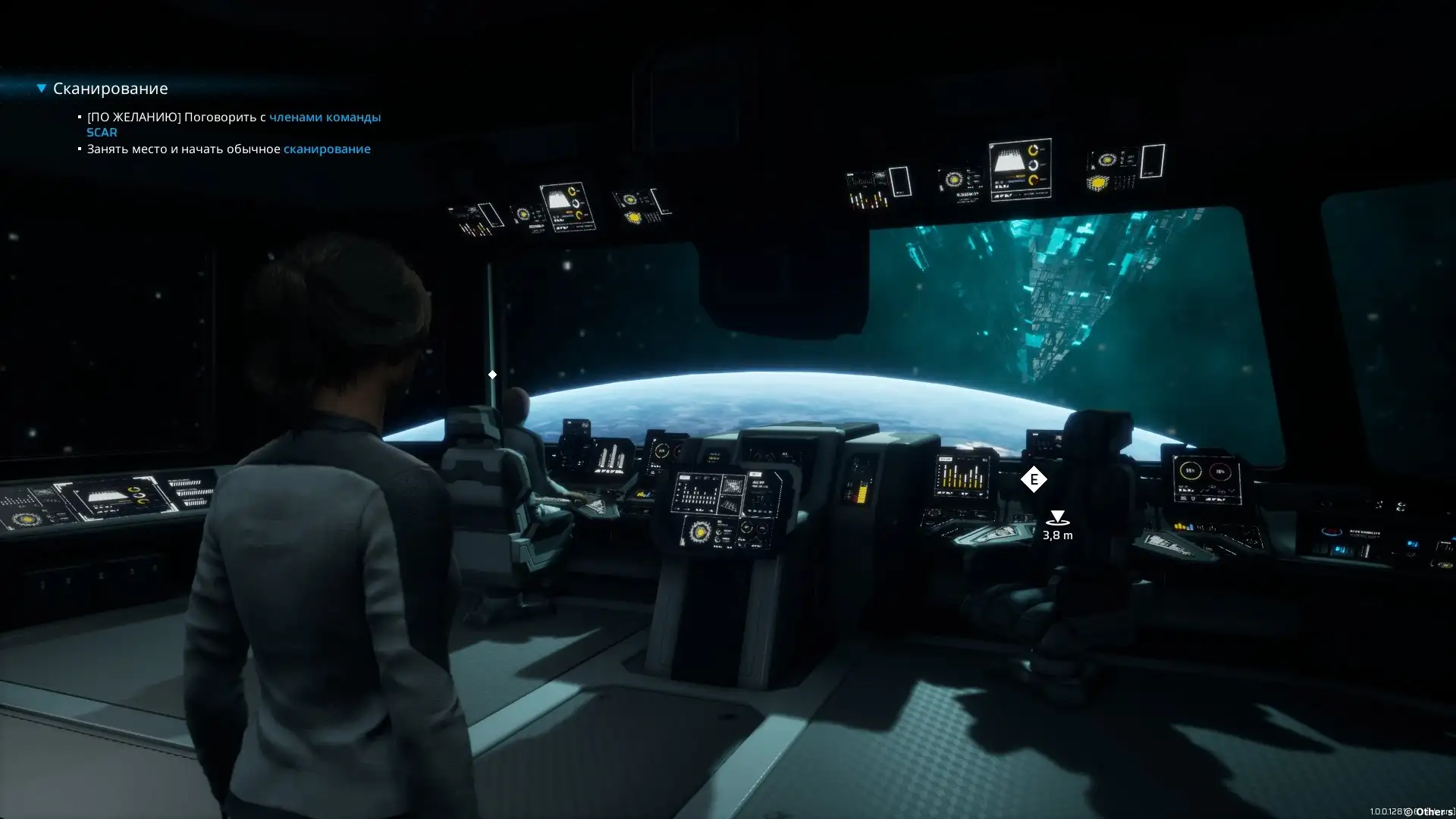
Task: Collapse the Сканирование quest tracker arrow
Action: 42,89
